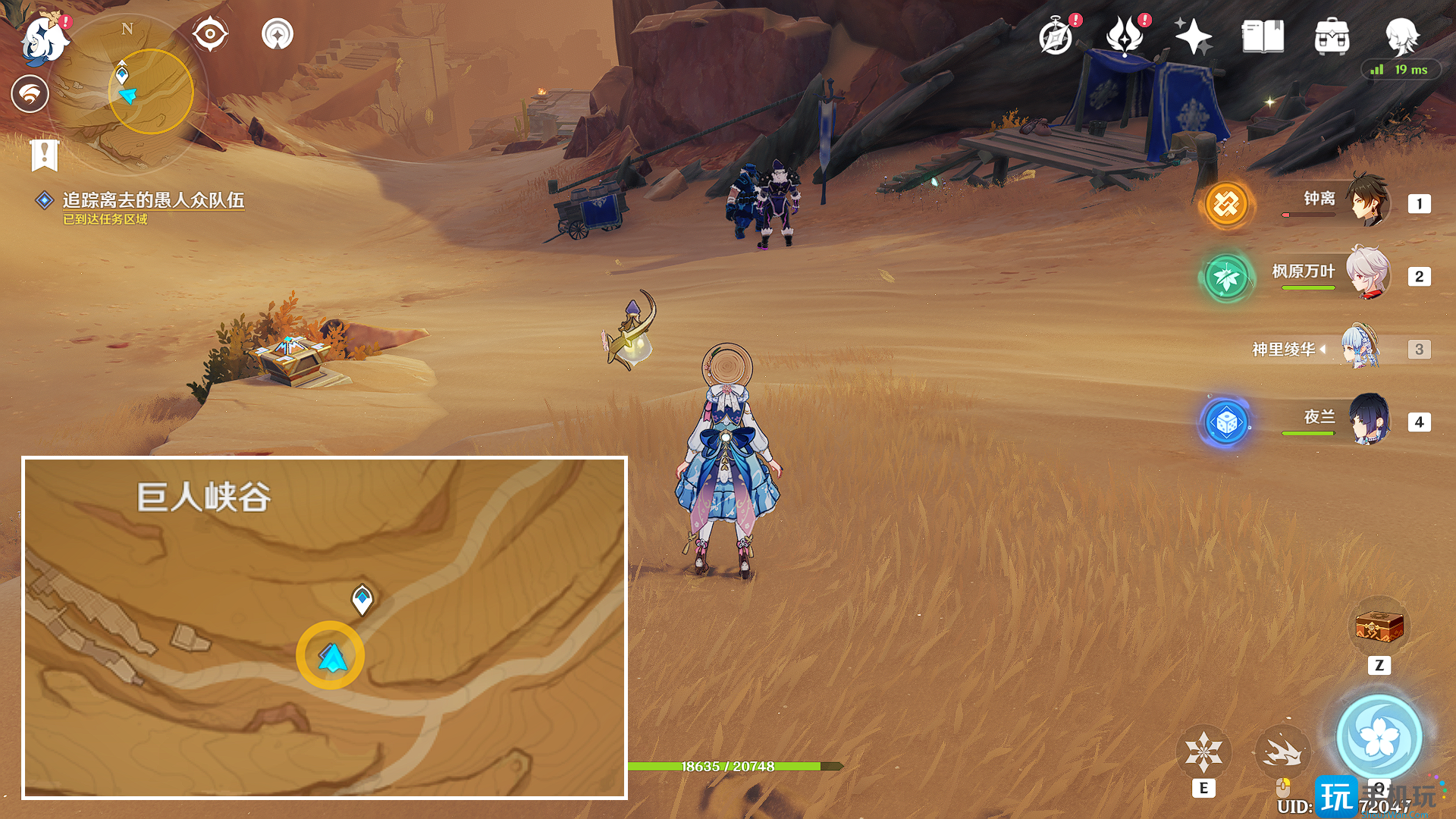1456x819 pixels.
Task: Activate the sprint dash button
Action: [1282, 751]
